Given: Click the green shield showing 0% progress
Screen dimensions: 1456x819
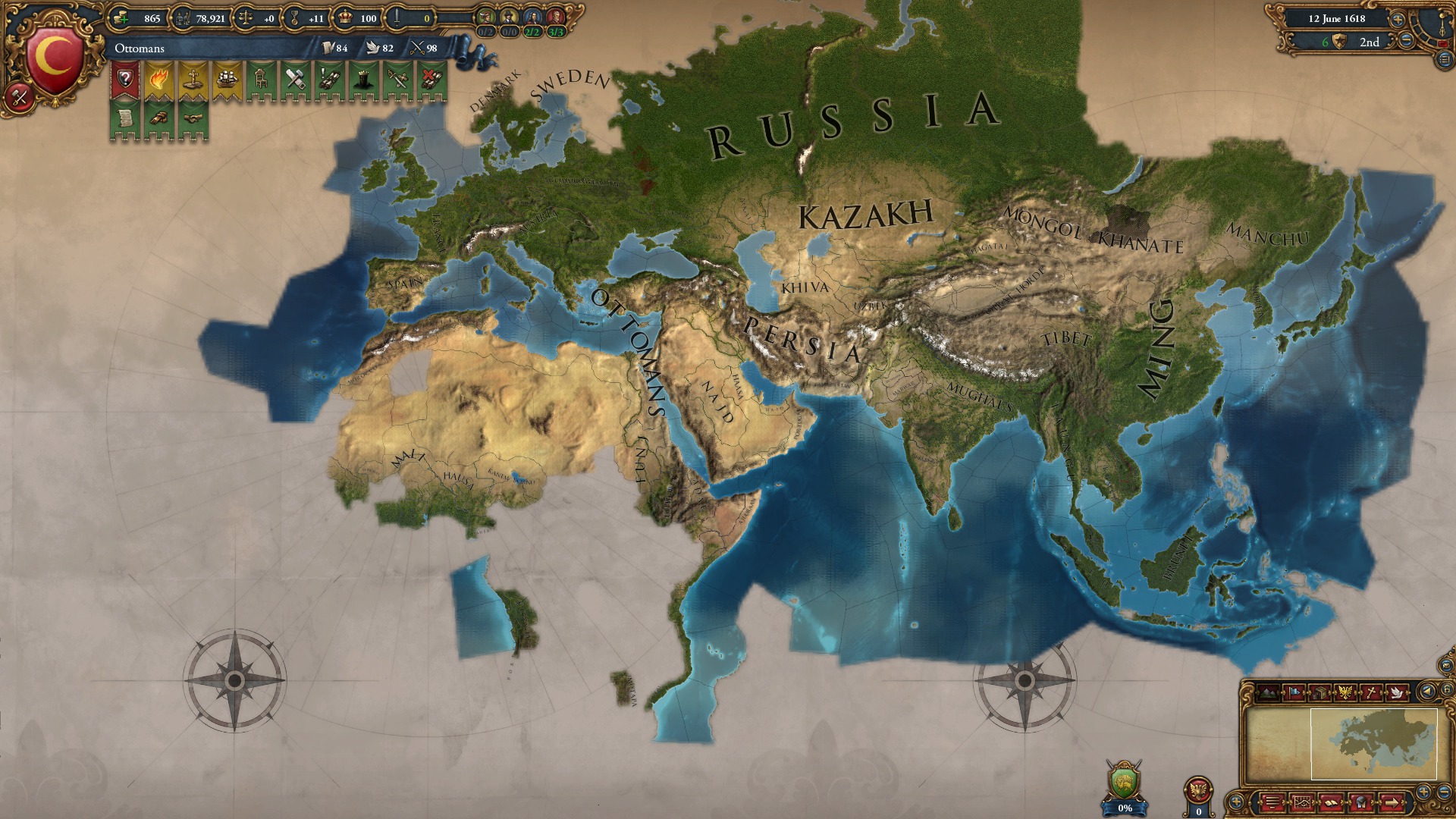Looking at the screenshot, I should [x=1123, y=780].
